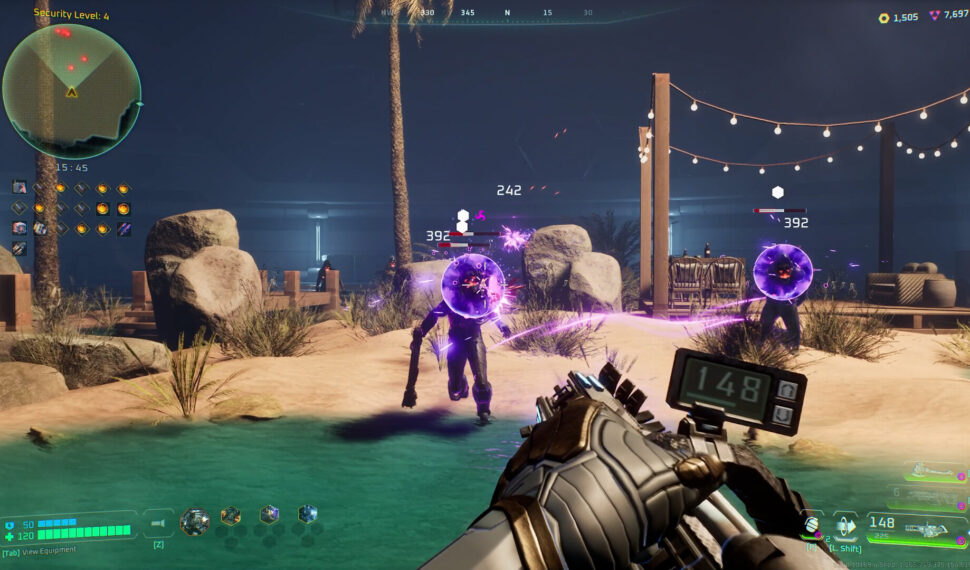This screenshot has height=570, width=970.
Task: Select the flashlight slot
Action: click(x=158, y=522)
